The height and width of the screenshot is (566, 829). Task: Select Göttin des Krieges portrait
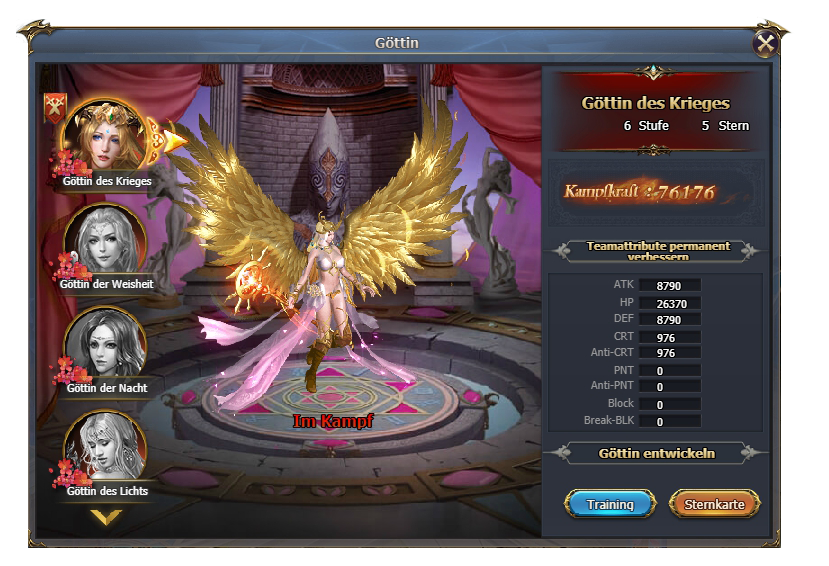coord(106,137)
